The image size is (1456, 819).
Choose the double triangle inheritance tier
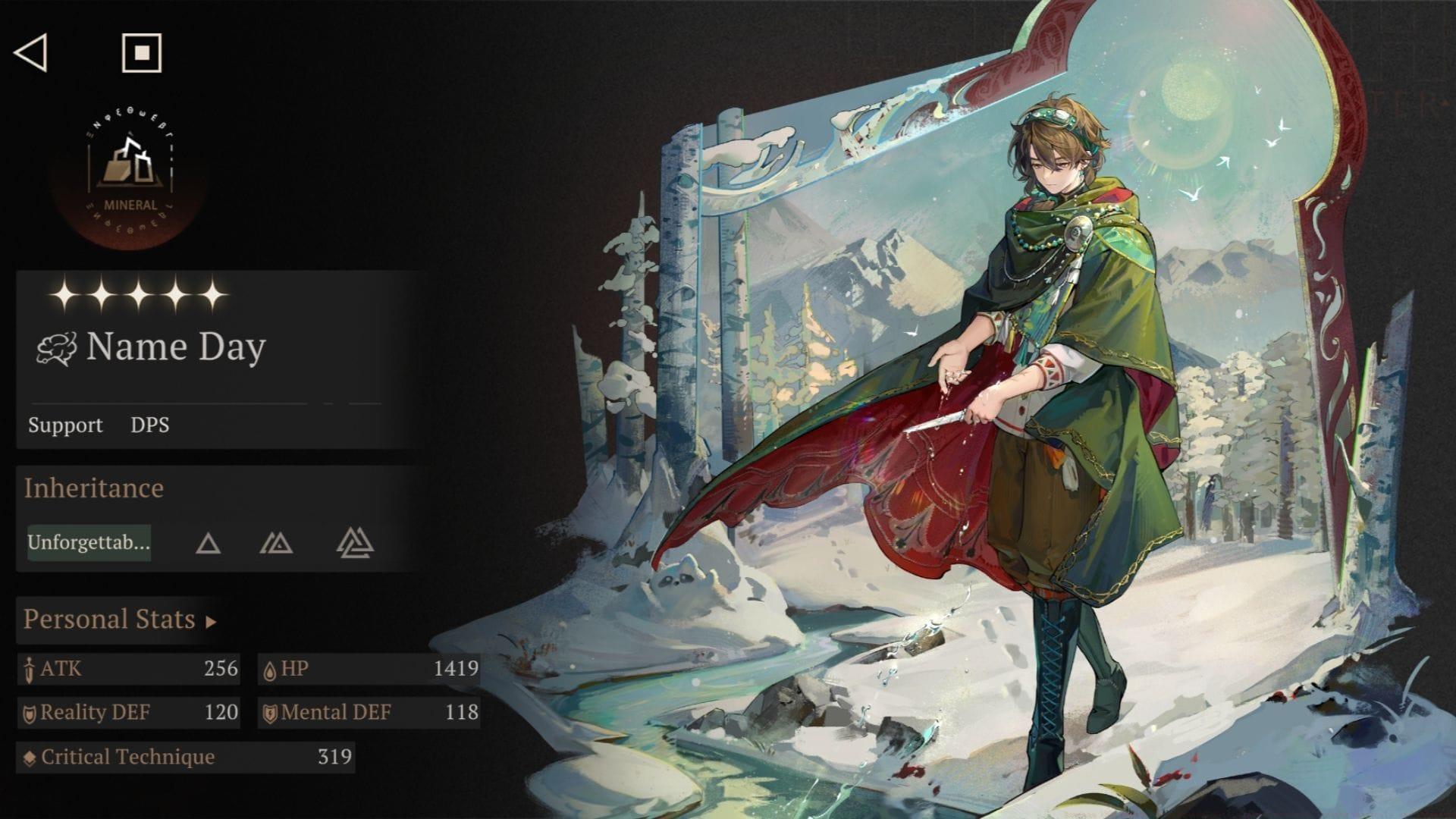276,544
